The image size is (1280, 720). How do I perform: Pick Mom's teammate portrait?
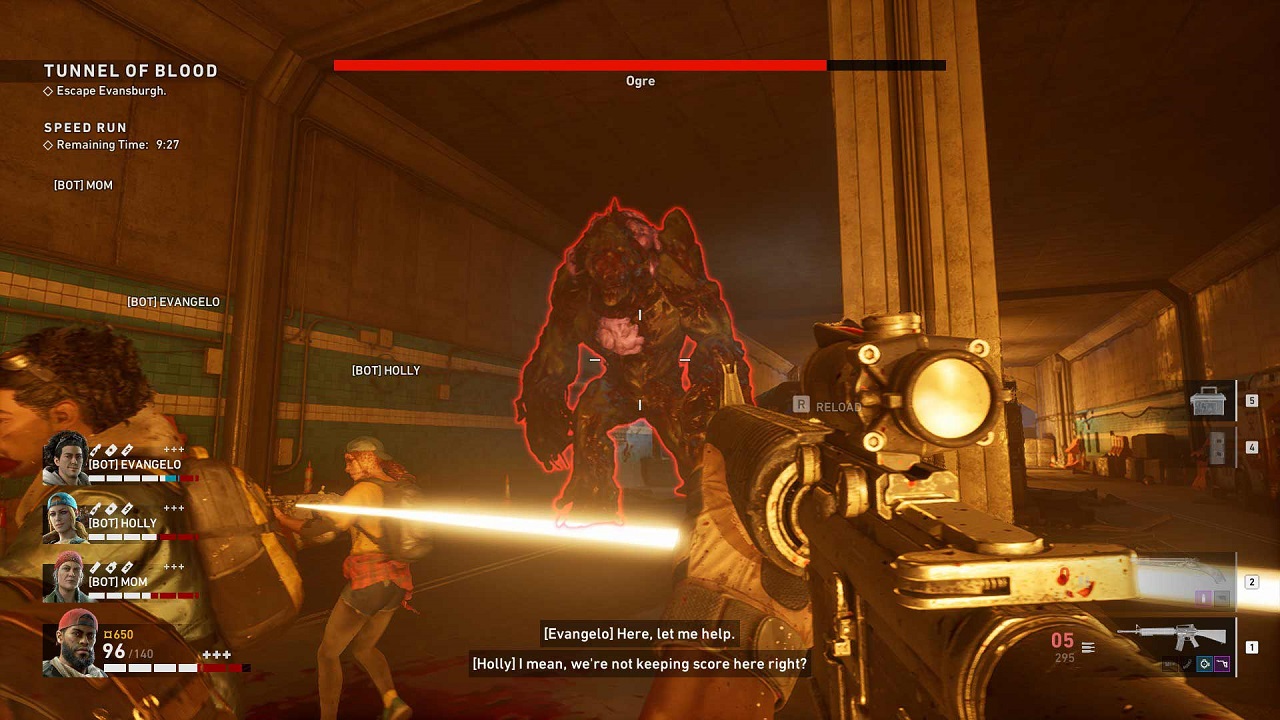pyautogui.click(x=65, y=577)
